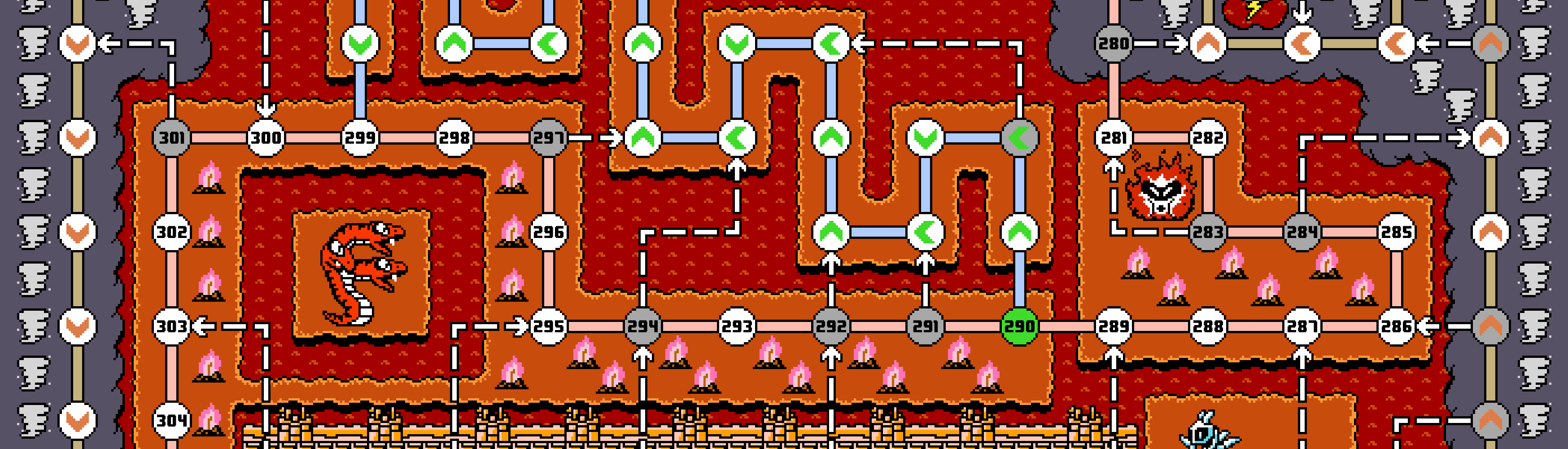Choose level node 300
Screen dimensions: 1568x449
pos(266,138)
